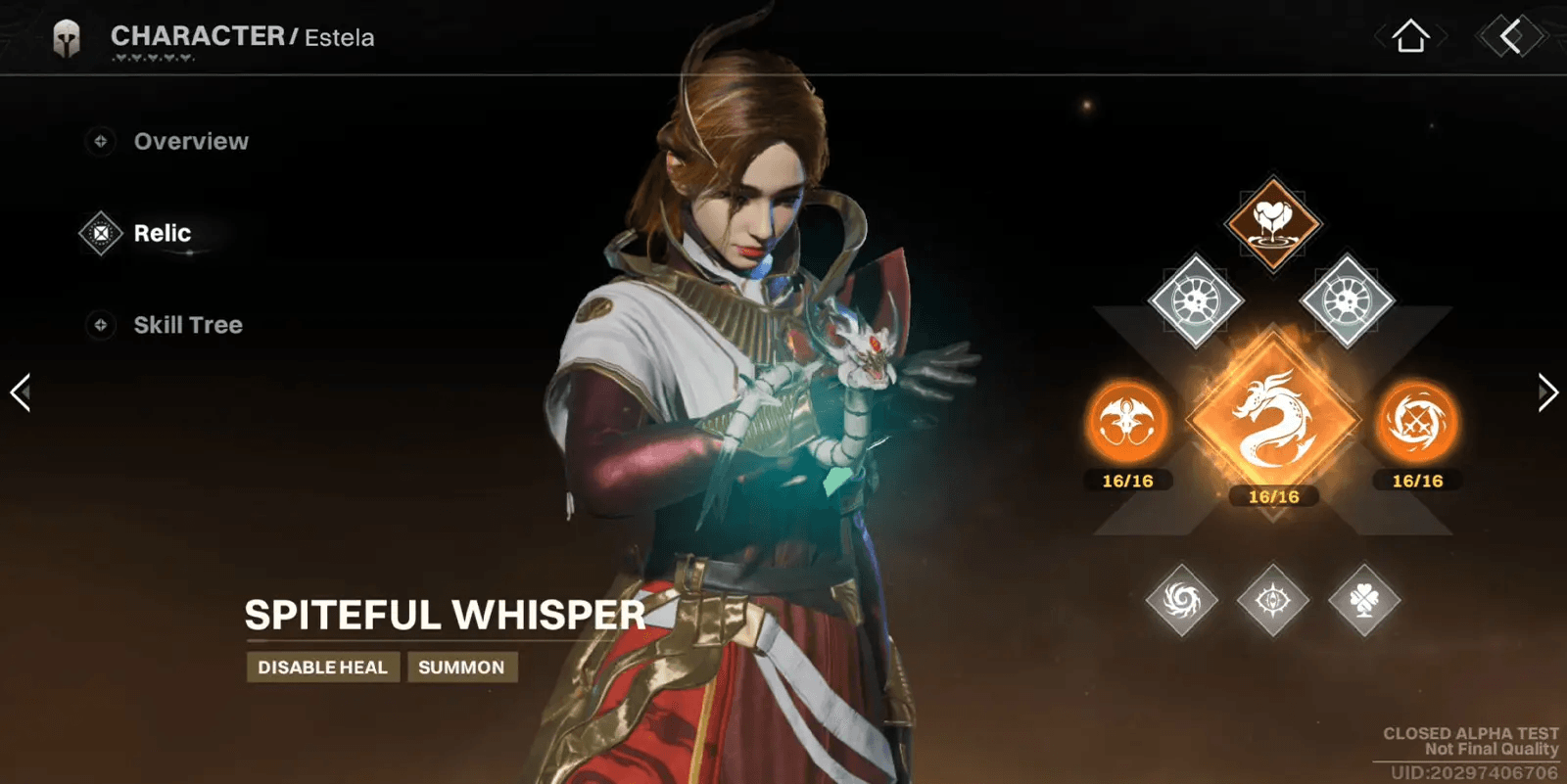Click the Disable Heal tag

[322, 668]
